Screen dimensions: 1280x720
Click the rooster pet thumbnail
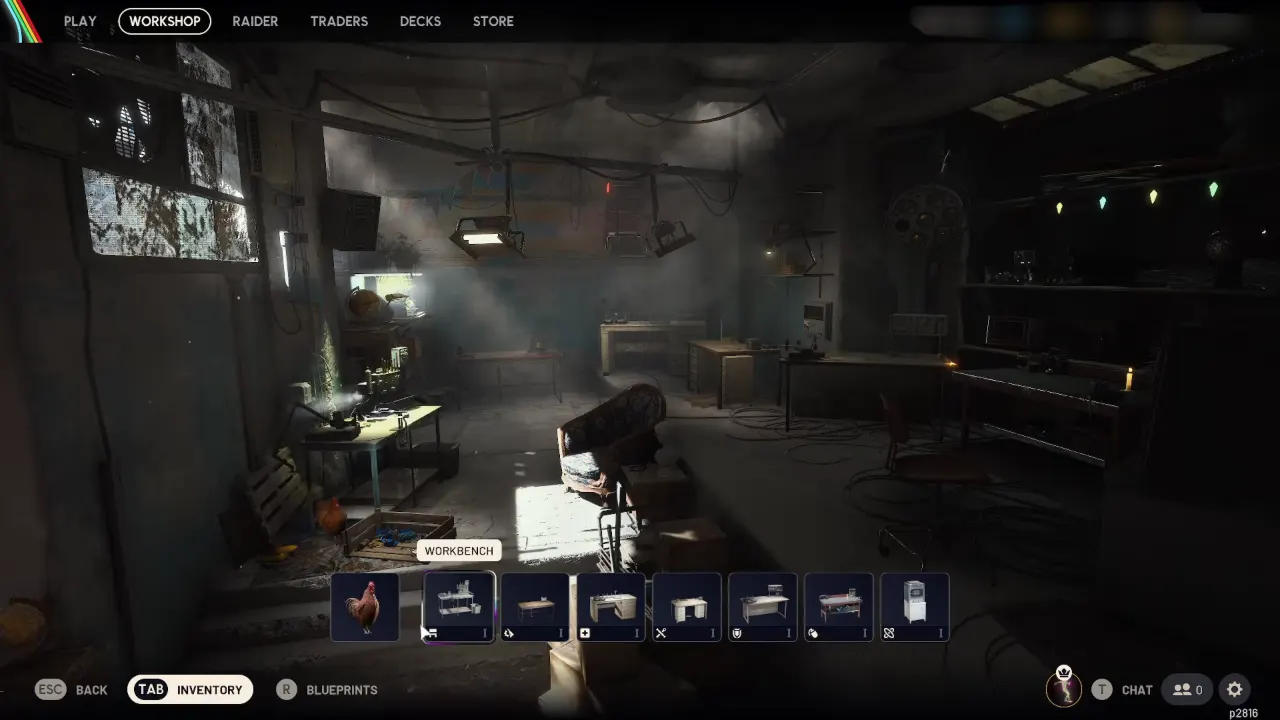(365, 605)
